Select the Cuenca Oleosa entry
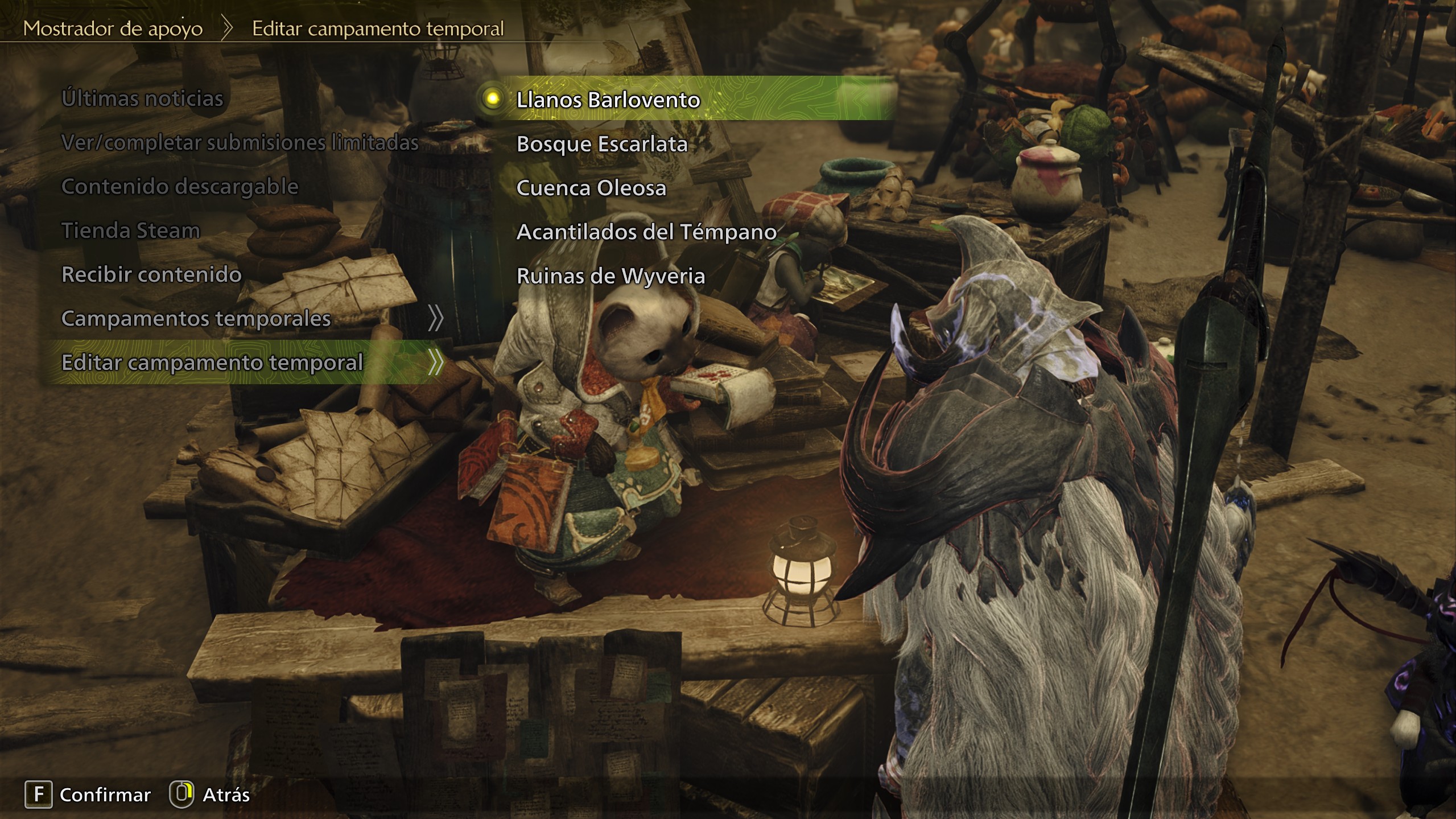This screenshot has height=819, width=1456. click(591, 188)
